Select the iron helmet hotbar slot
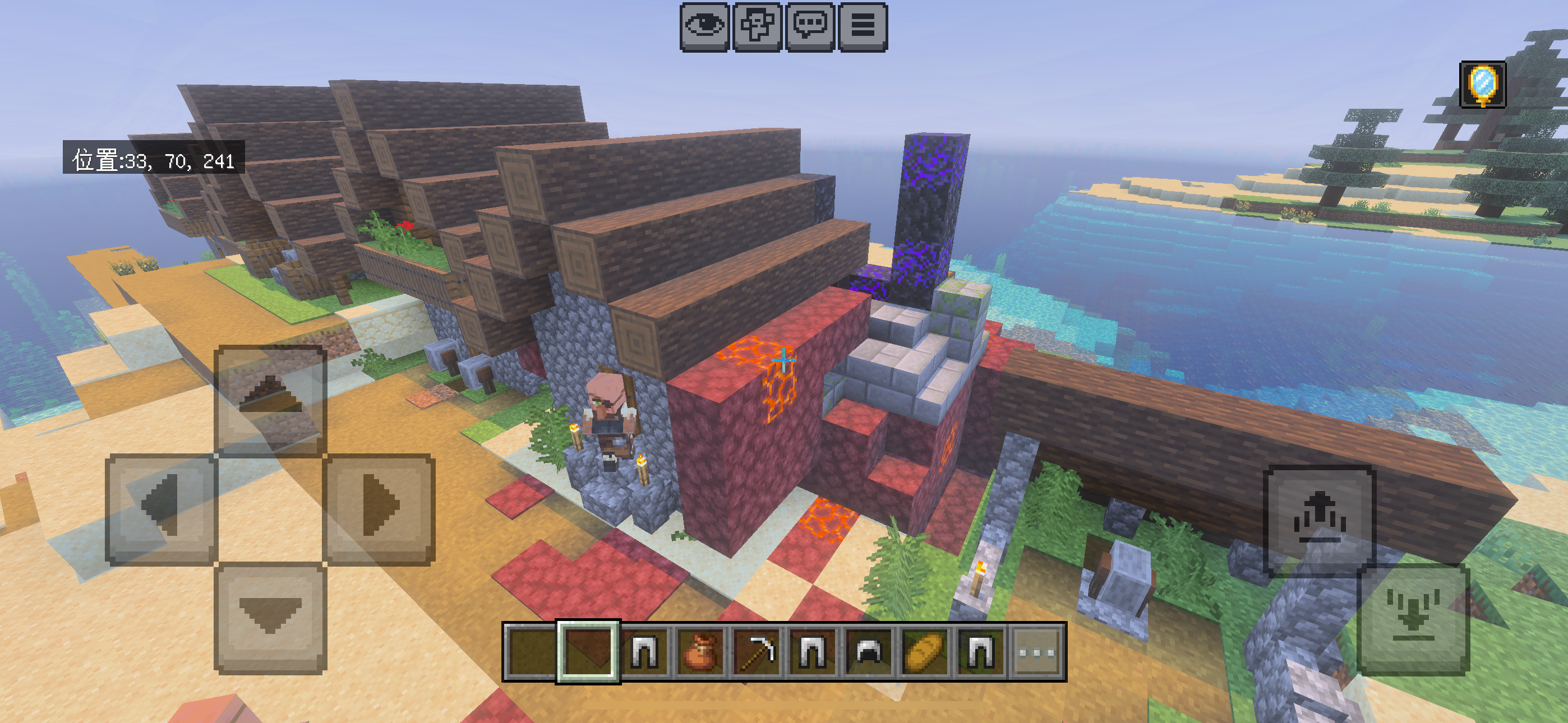Viewport: 1568px width, 723px height. (868, 652)
